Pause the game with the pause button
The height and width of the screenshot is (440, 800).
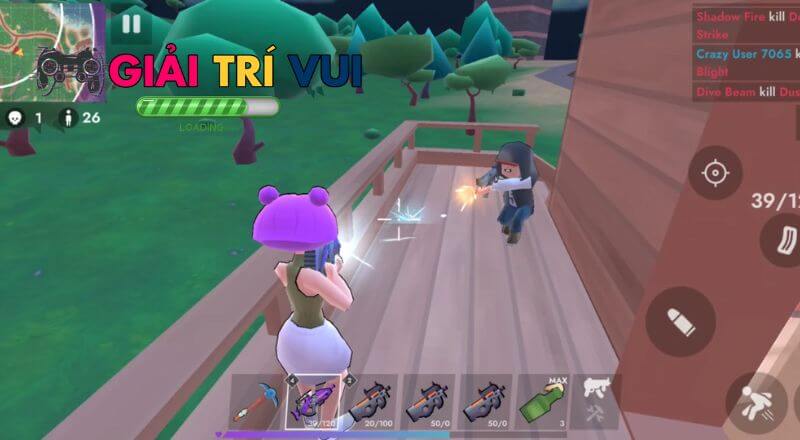(x=131, y=23)
